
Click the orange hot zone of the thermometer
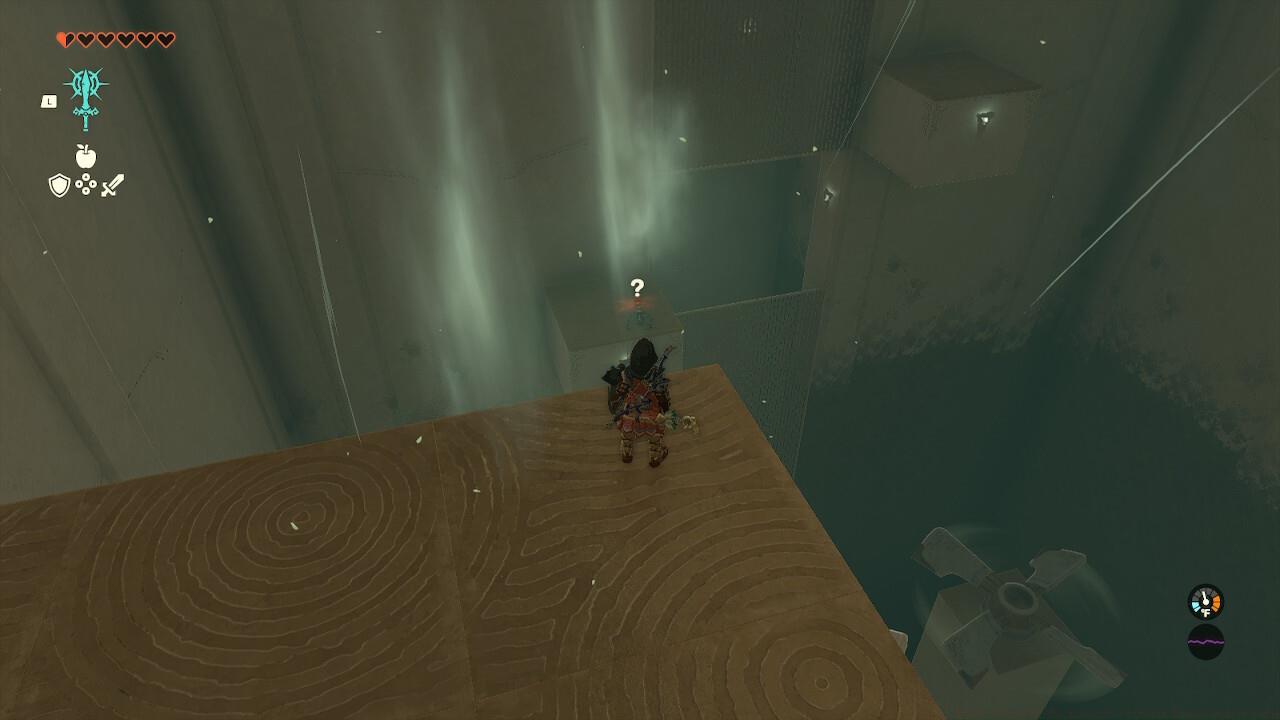1216,603
